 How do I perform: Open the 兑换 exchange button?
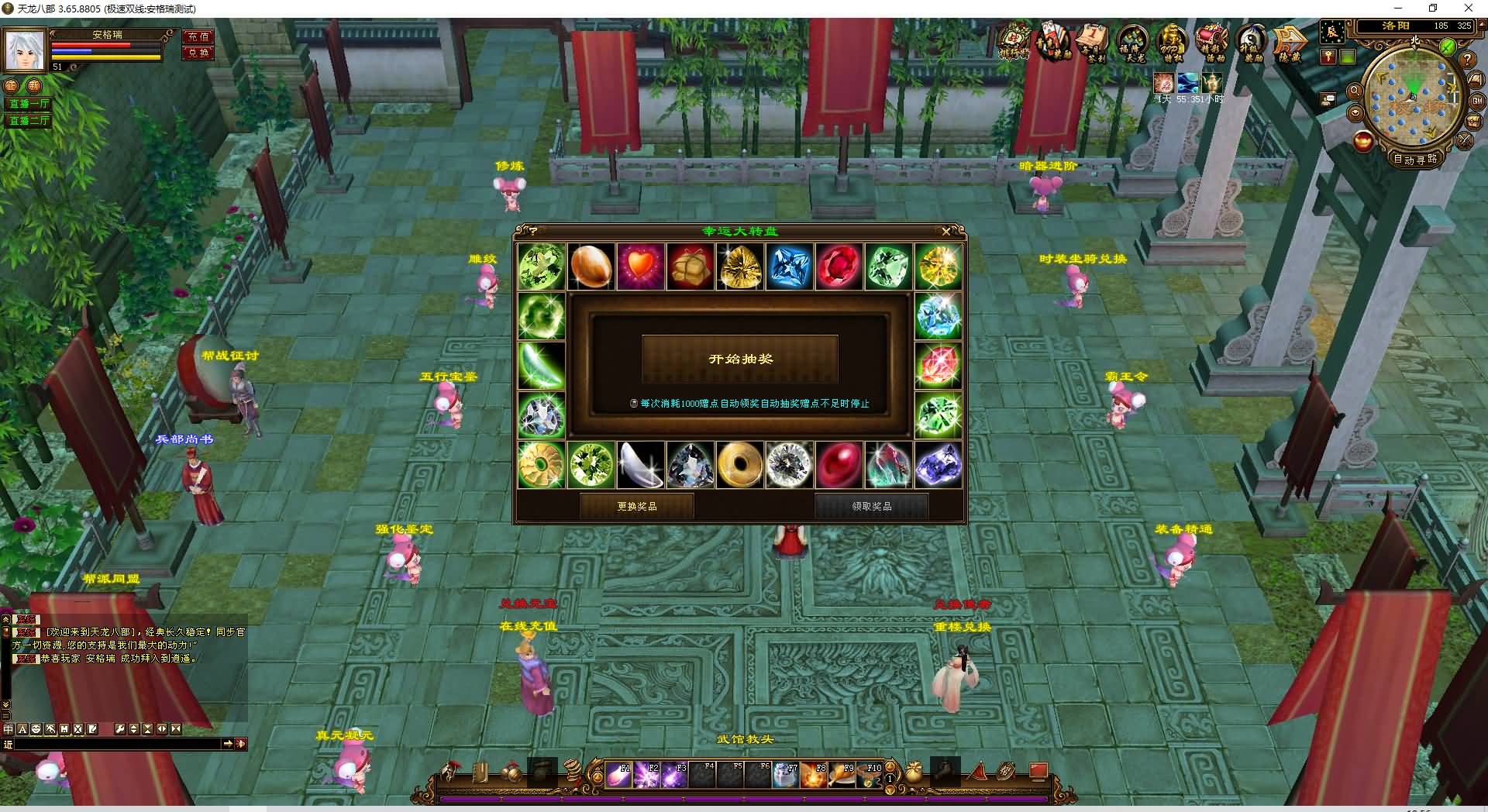click(x=198, y=53)
